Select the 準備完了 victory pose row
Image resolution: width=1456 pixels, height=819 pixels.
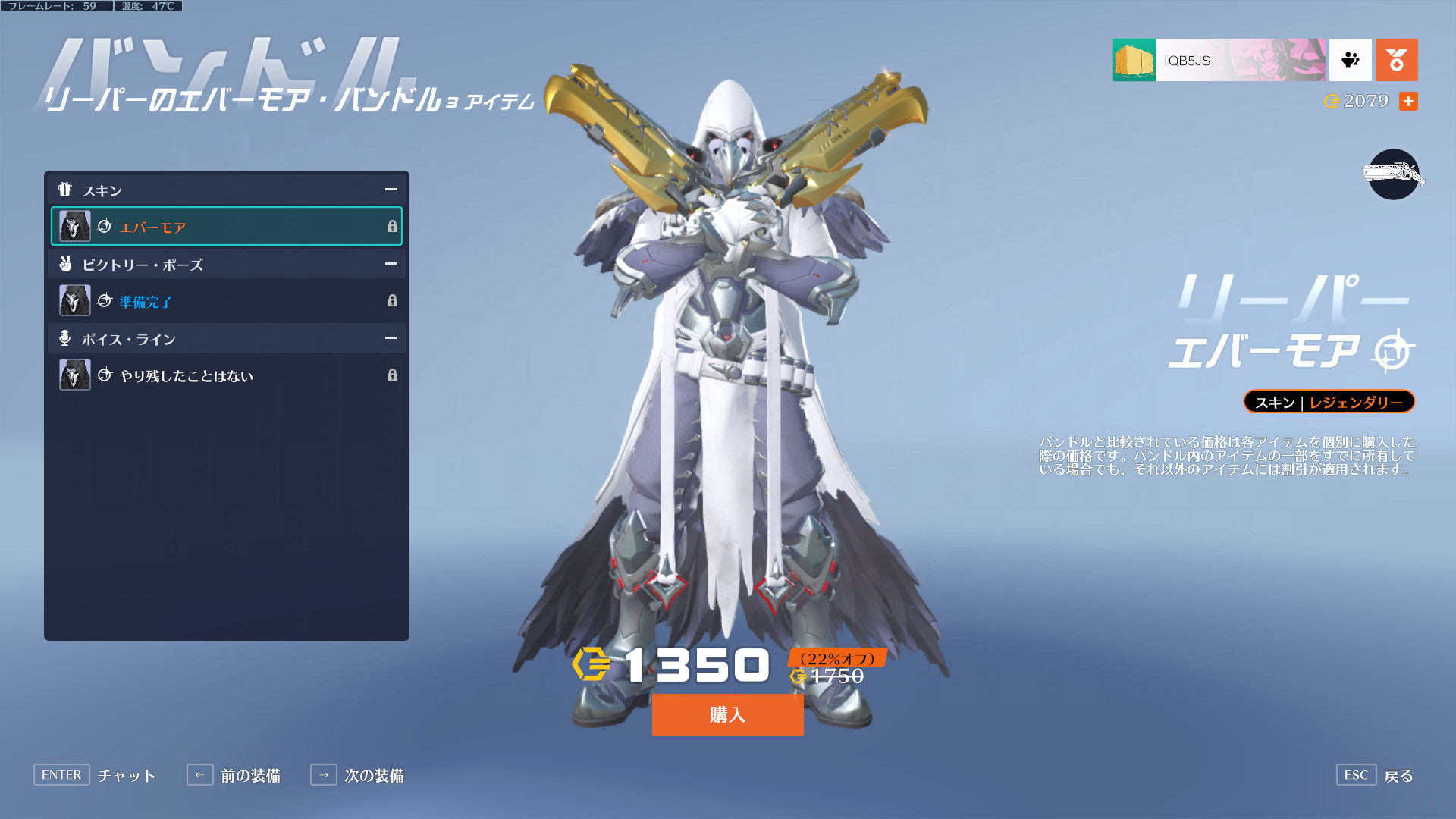(x=226, y=301)
